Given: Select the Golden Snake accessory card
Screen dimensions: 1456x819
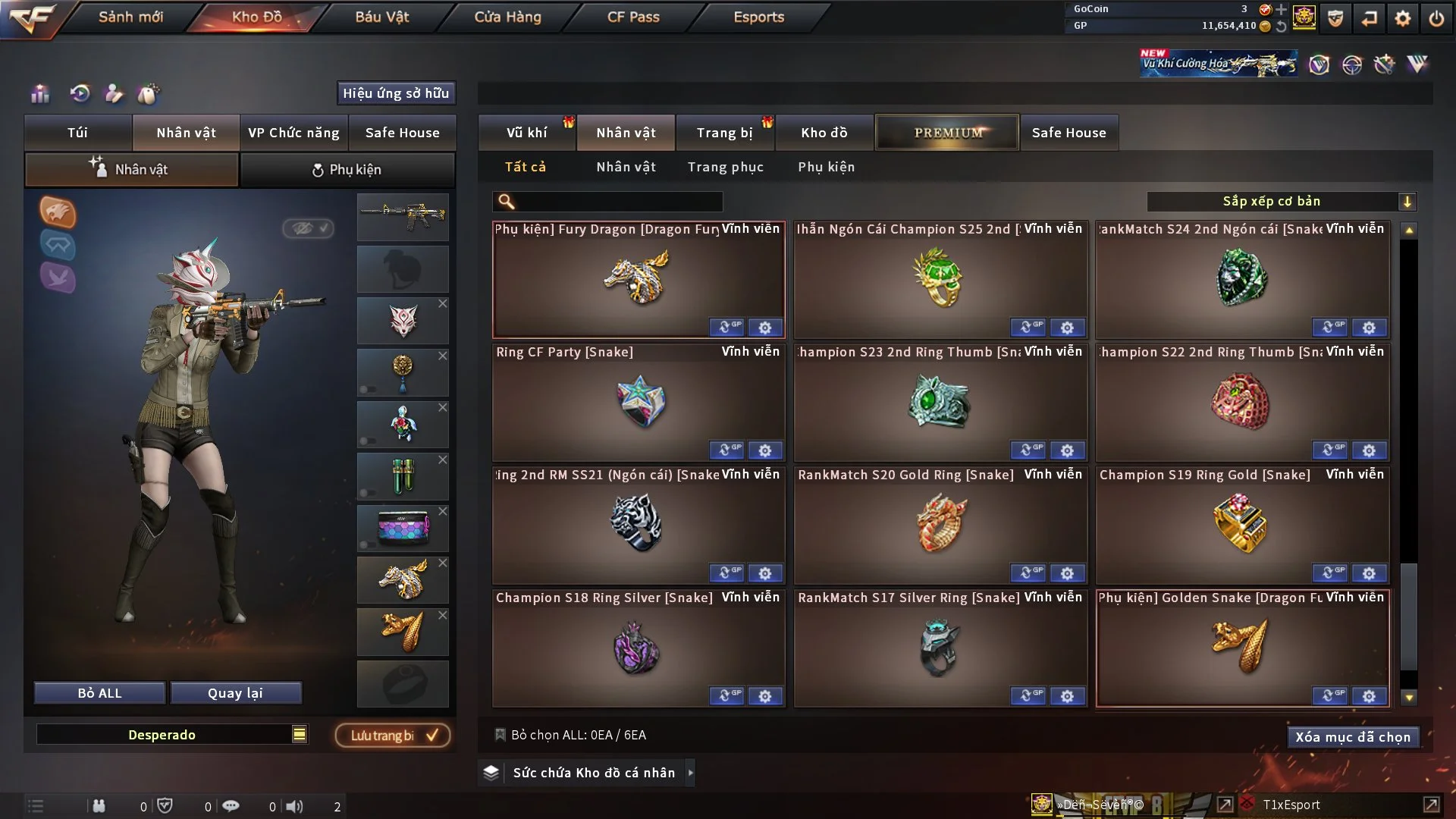Looking at the screenshot, I should tap(1242, 648).
